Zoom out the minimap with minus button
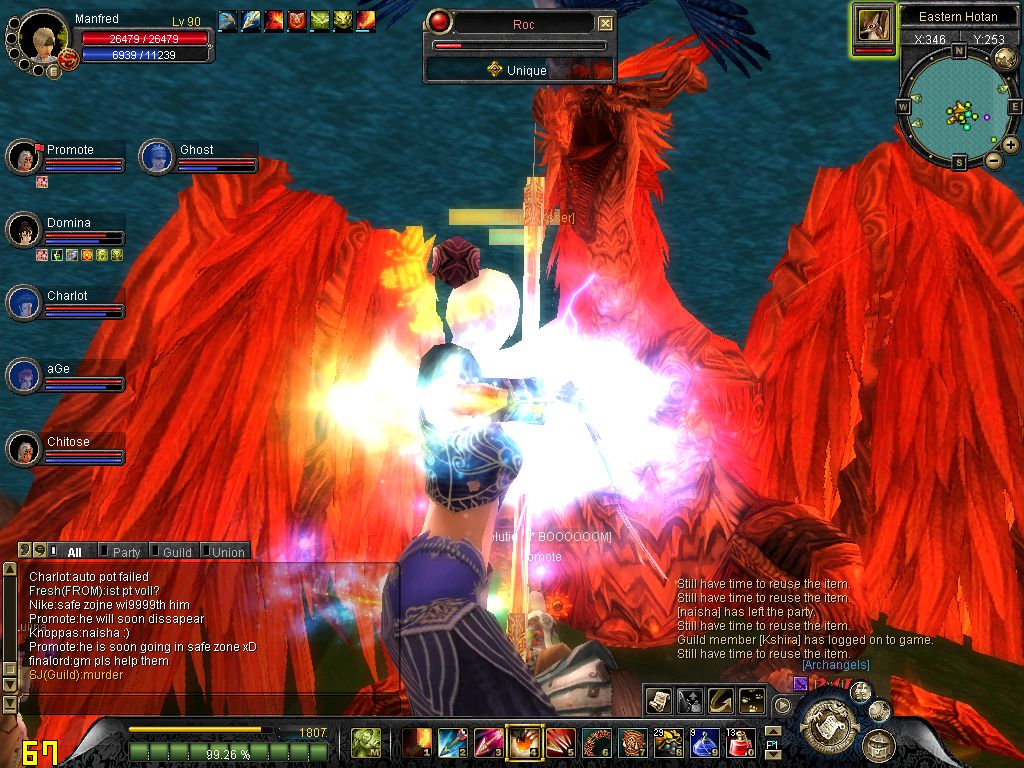 coord(994,160)
